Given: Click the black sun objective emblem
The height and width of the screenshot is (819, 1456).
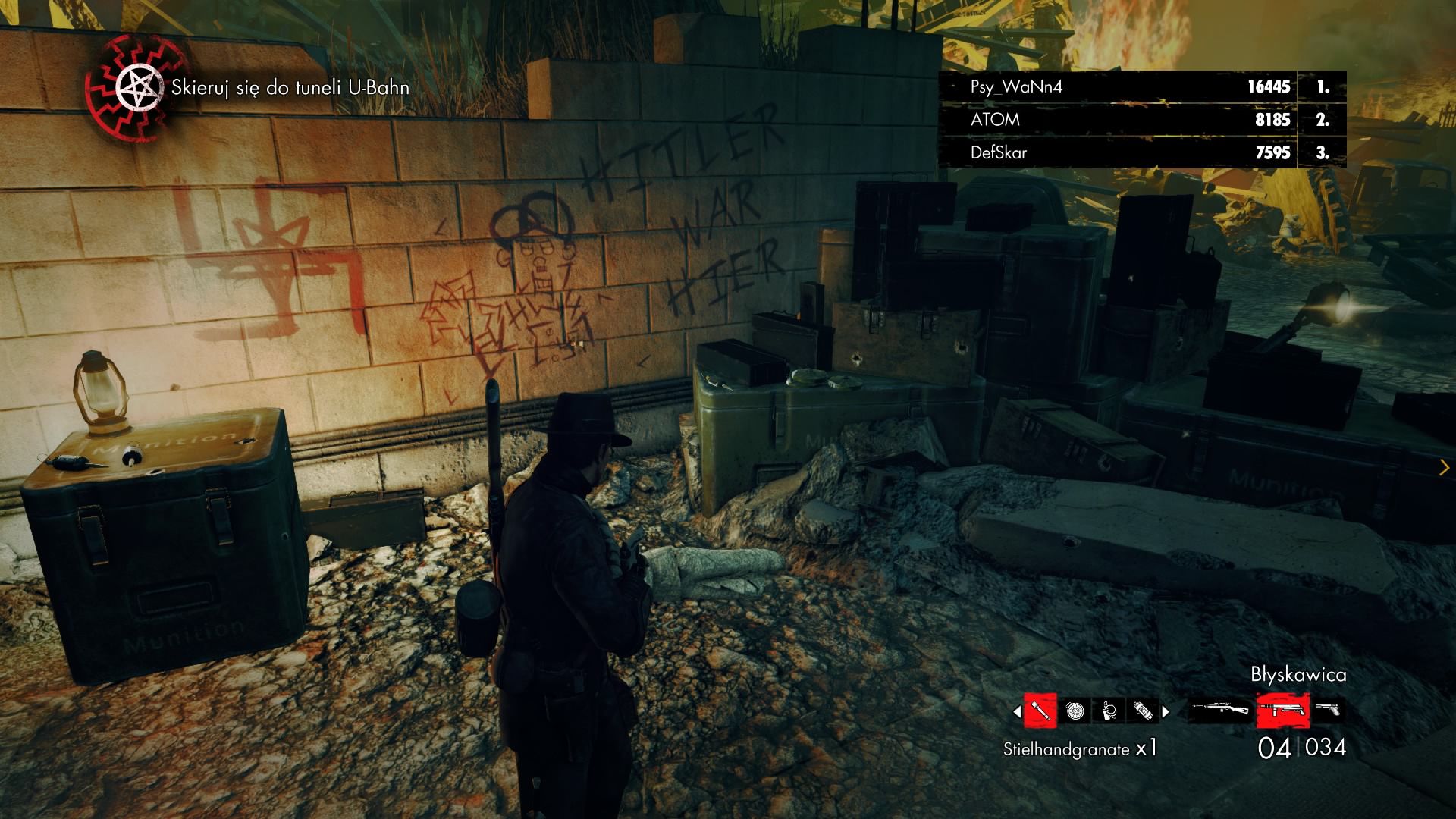Looking at the screenshot, I should coord(136,85).
